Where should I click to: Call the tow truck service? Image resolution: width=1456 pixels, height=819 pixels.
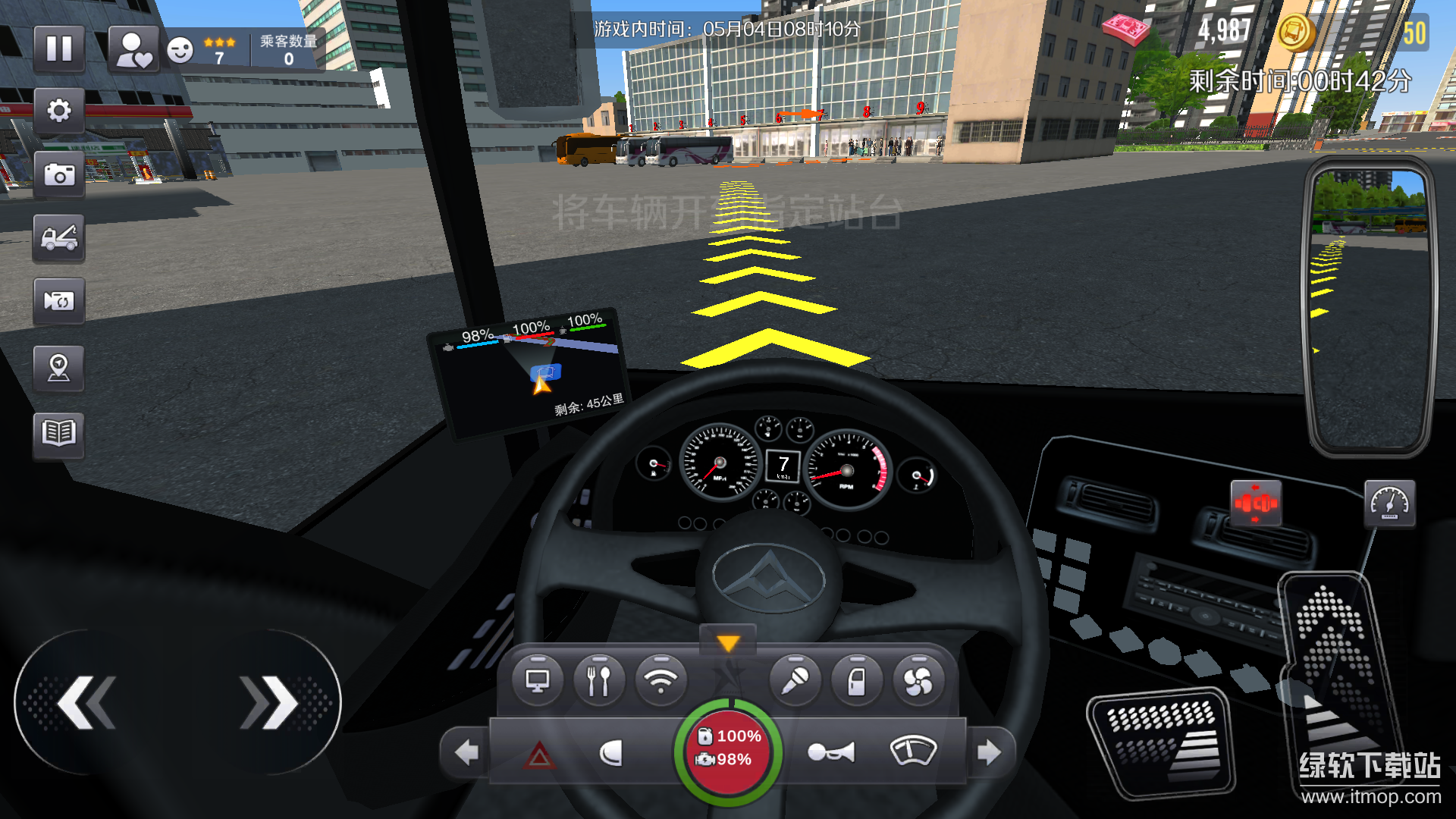[58, 238]
